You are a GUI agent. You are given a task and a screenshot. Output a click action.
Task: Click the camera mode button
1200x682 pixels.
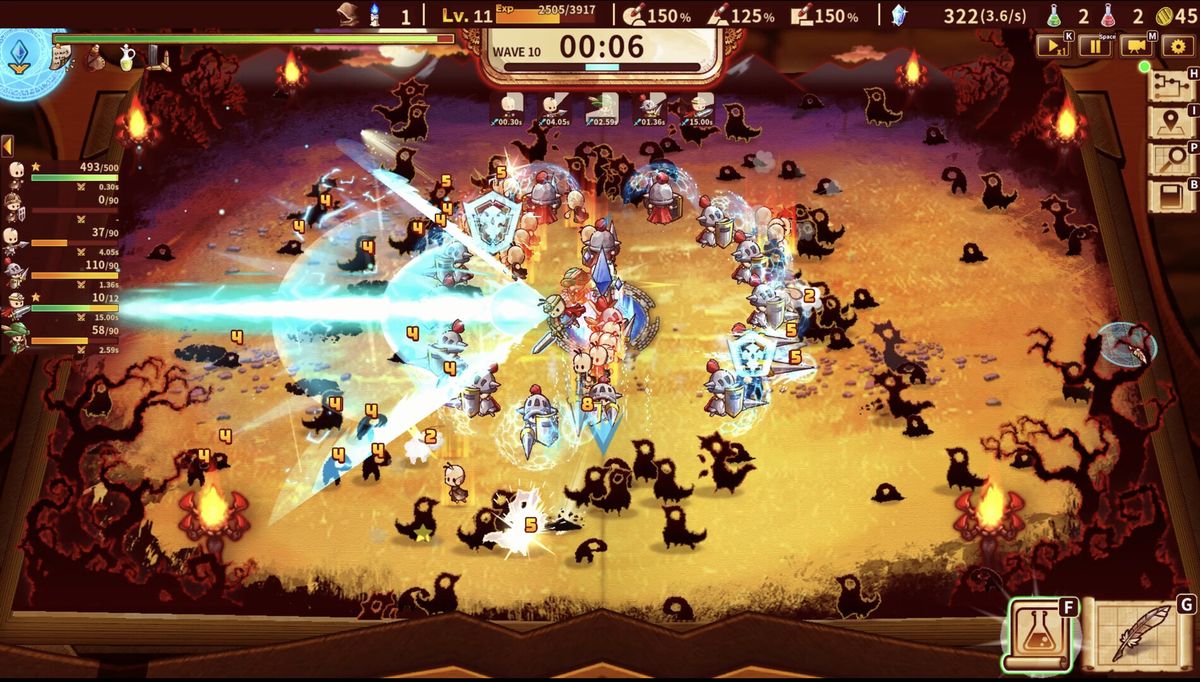point(1137,46)
